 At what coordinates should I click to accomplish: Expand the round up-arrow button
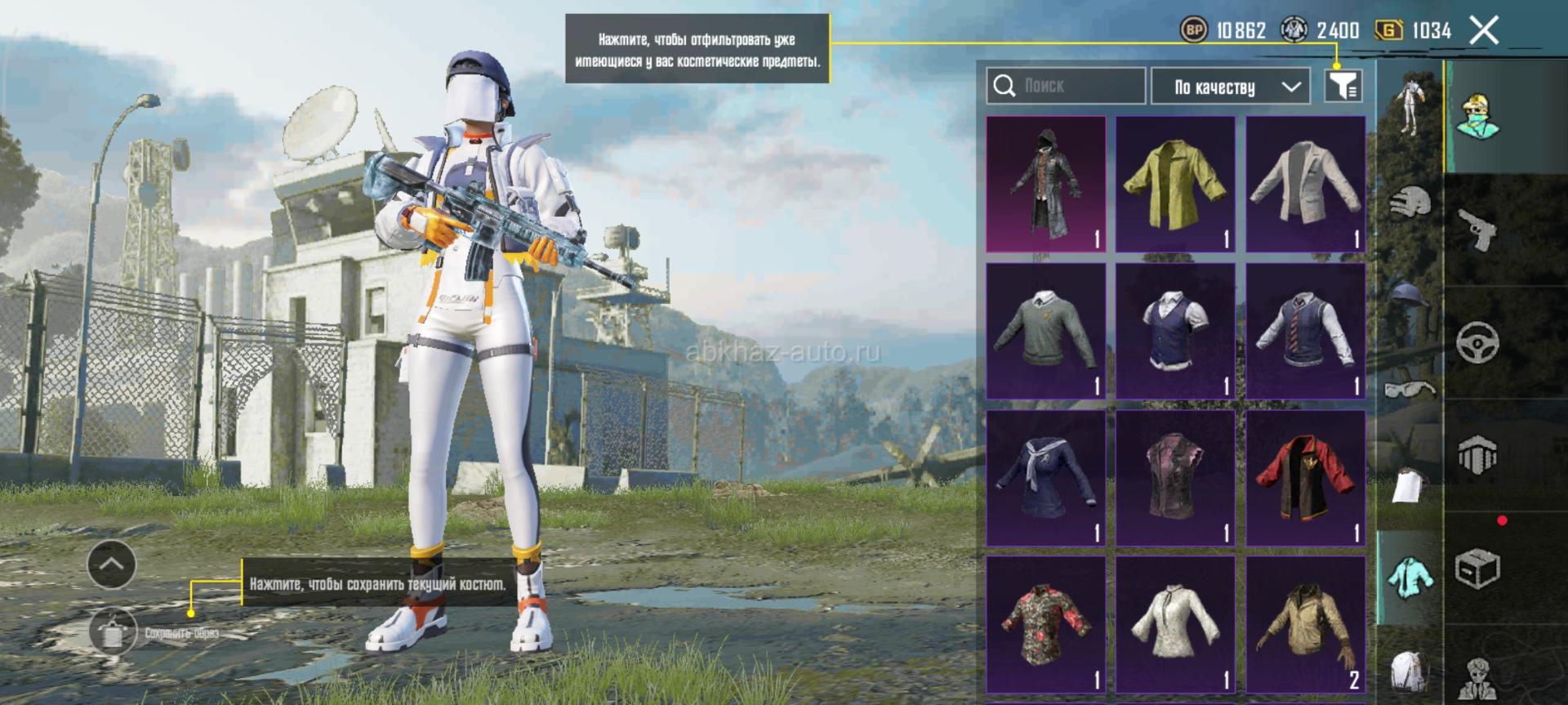tap(111, 564)
